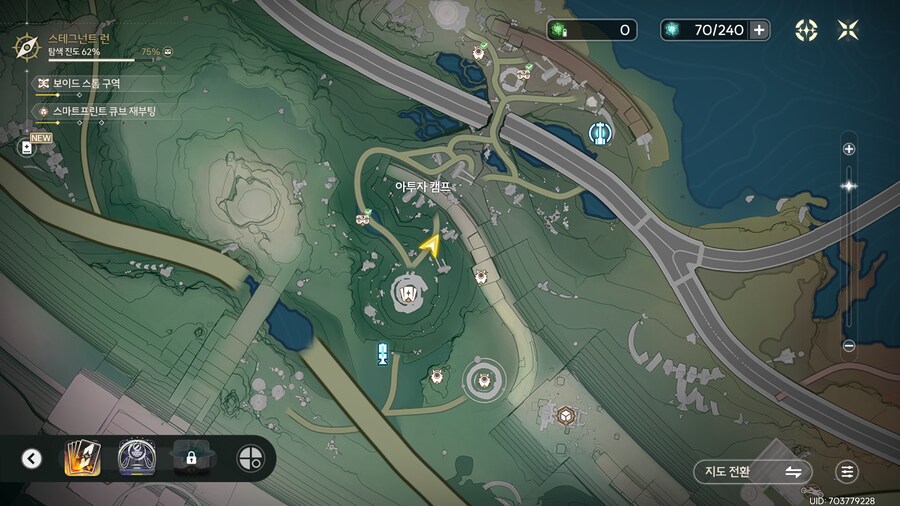Open the 스마트프린트 큐브 재부팅 objective
Image resolution: width=900 pixels, height=506 pixels.
click(104, 110)
